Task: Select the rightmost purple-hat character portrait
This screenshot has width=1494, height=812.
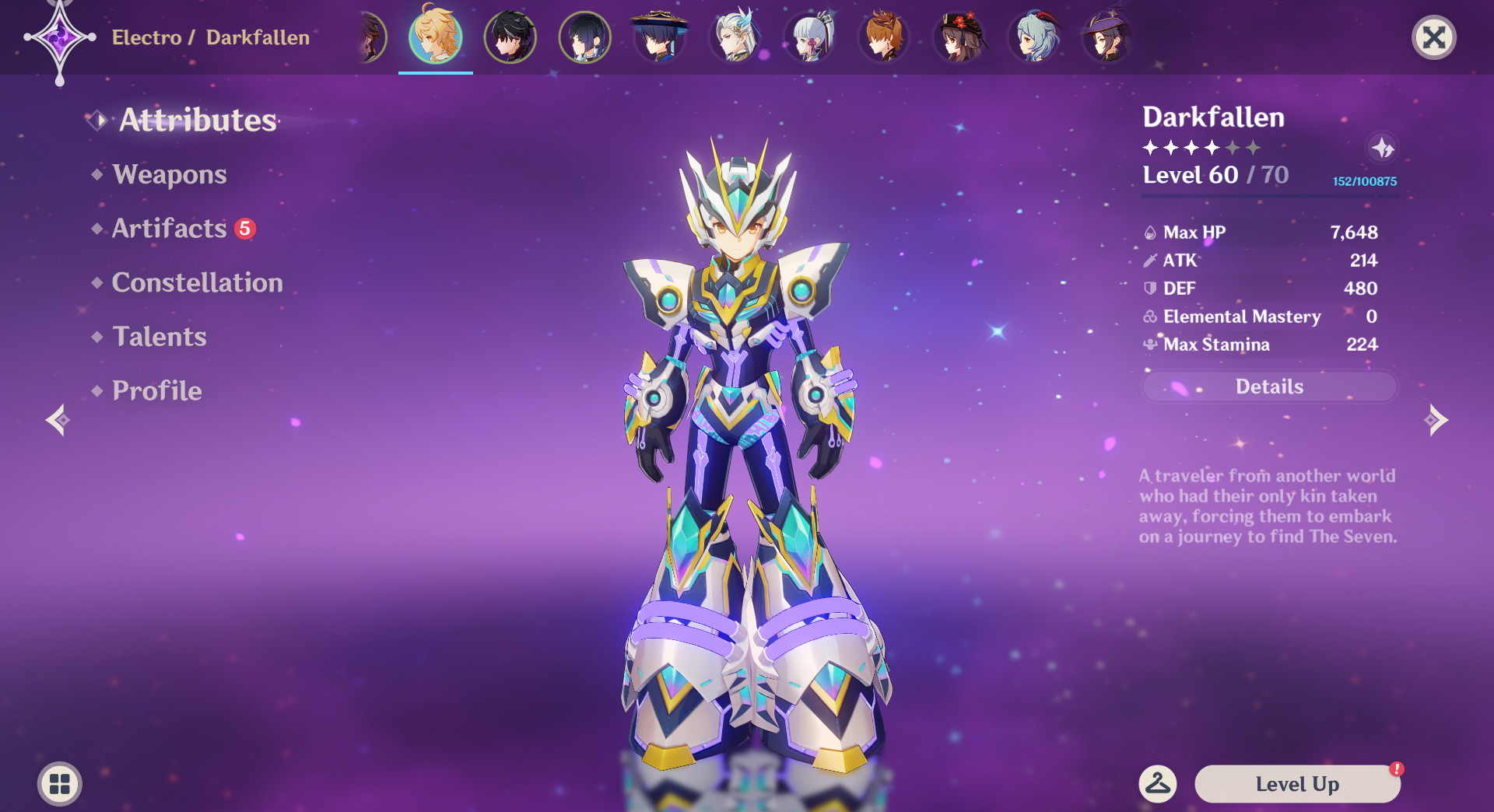Action: [x=1106, y=37]
